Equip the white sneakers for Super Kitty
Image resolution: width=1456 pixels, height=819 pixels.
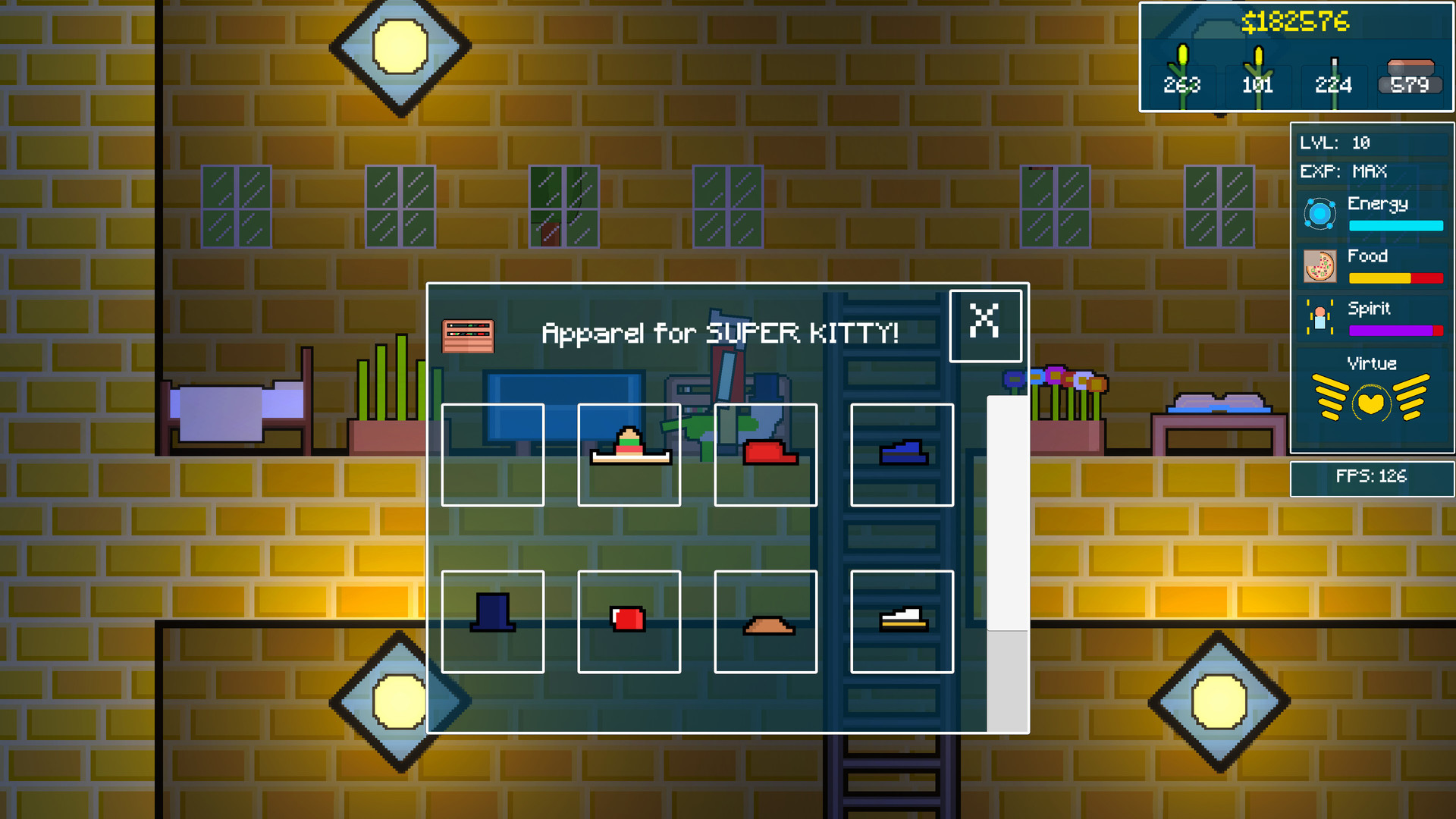[902, 622]
